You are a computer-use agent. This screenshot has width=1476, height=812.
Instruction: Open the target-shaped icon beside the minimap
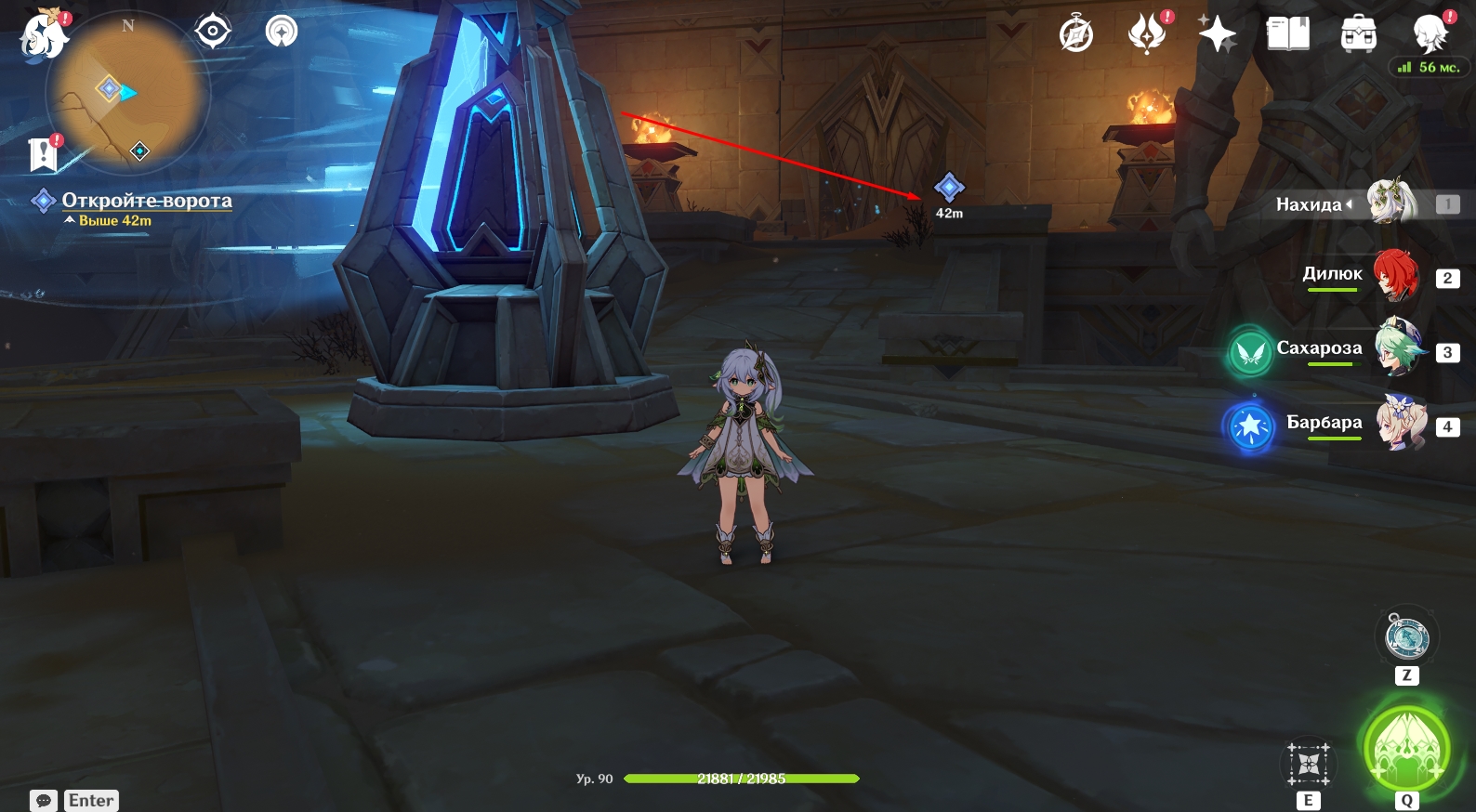[213, 32]
